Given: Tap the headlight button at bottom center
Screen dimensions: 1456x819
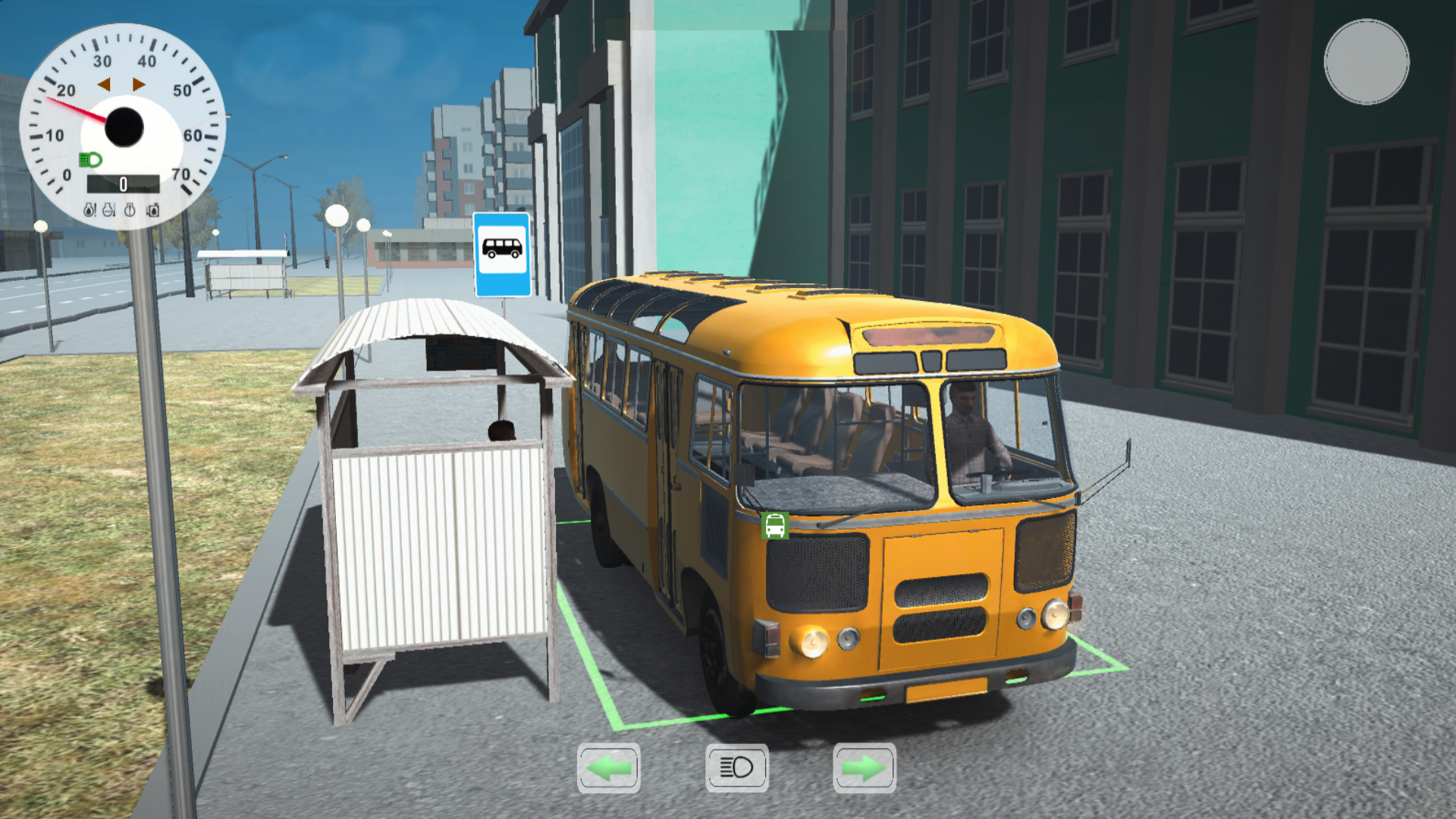Looking at the screenshot, I should (736, 767).
